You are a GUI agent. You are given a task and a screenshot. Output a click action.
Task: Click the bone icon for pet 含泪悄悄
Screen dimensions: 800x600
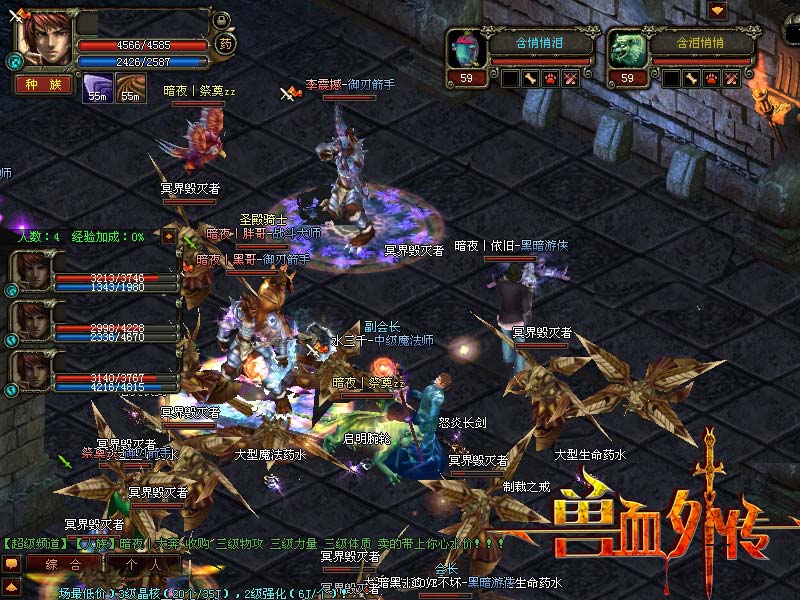tap(691, 78)
